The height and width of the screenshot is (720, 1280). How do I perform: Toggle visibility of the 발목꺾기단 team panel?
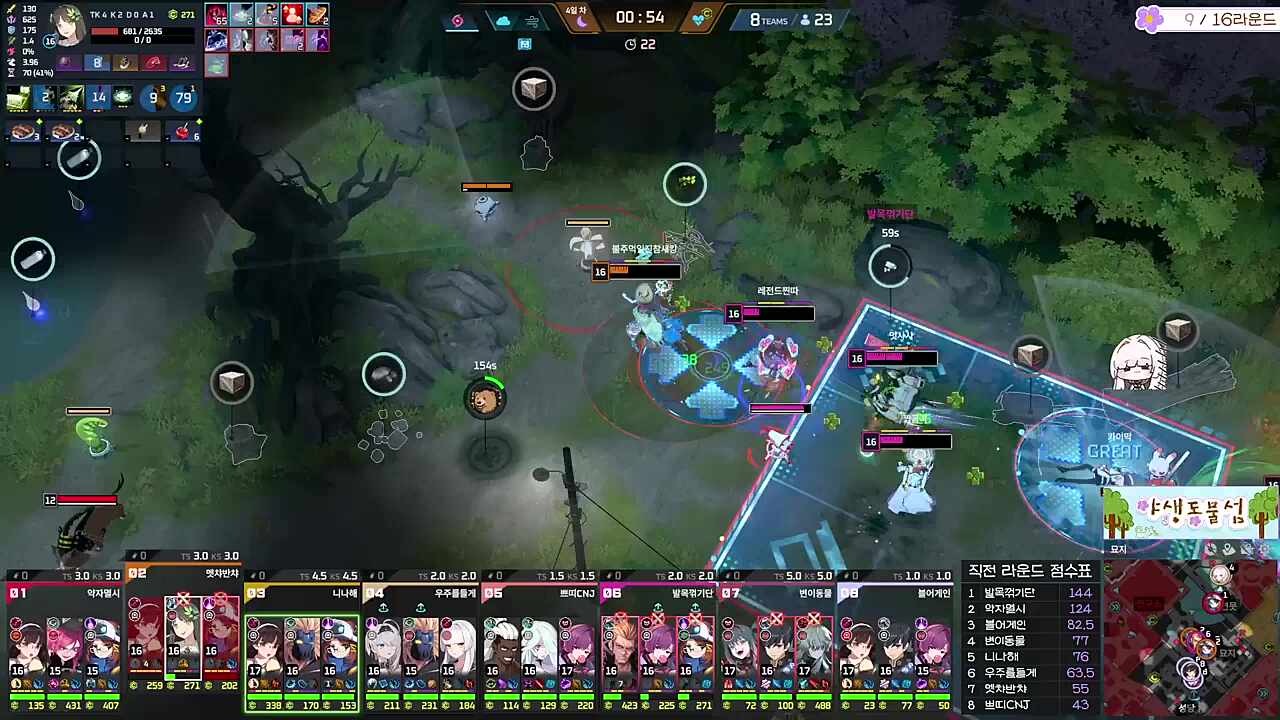click(613, 576)
